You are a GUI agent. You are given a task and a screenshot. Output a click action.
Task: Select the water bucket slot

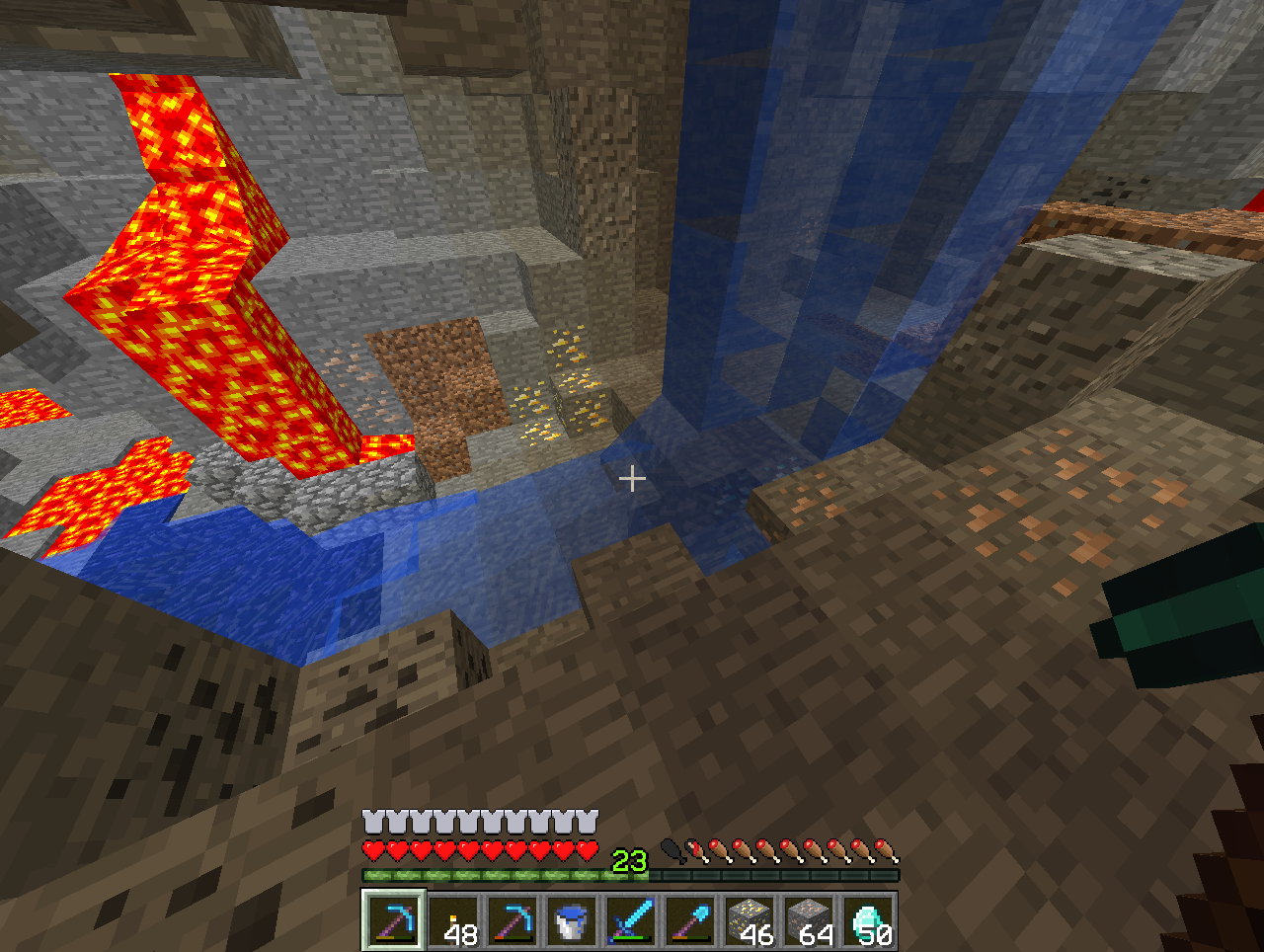click(572, 920)
